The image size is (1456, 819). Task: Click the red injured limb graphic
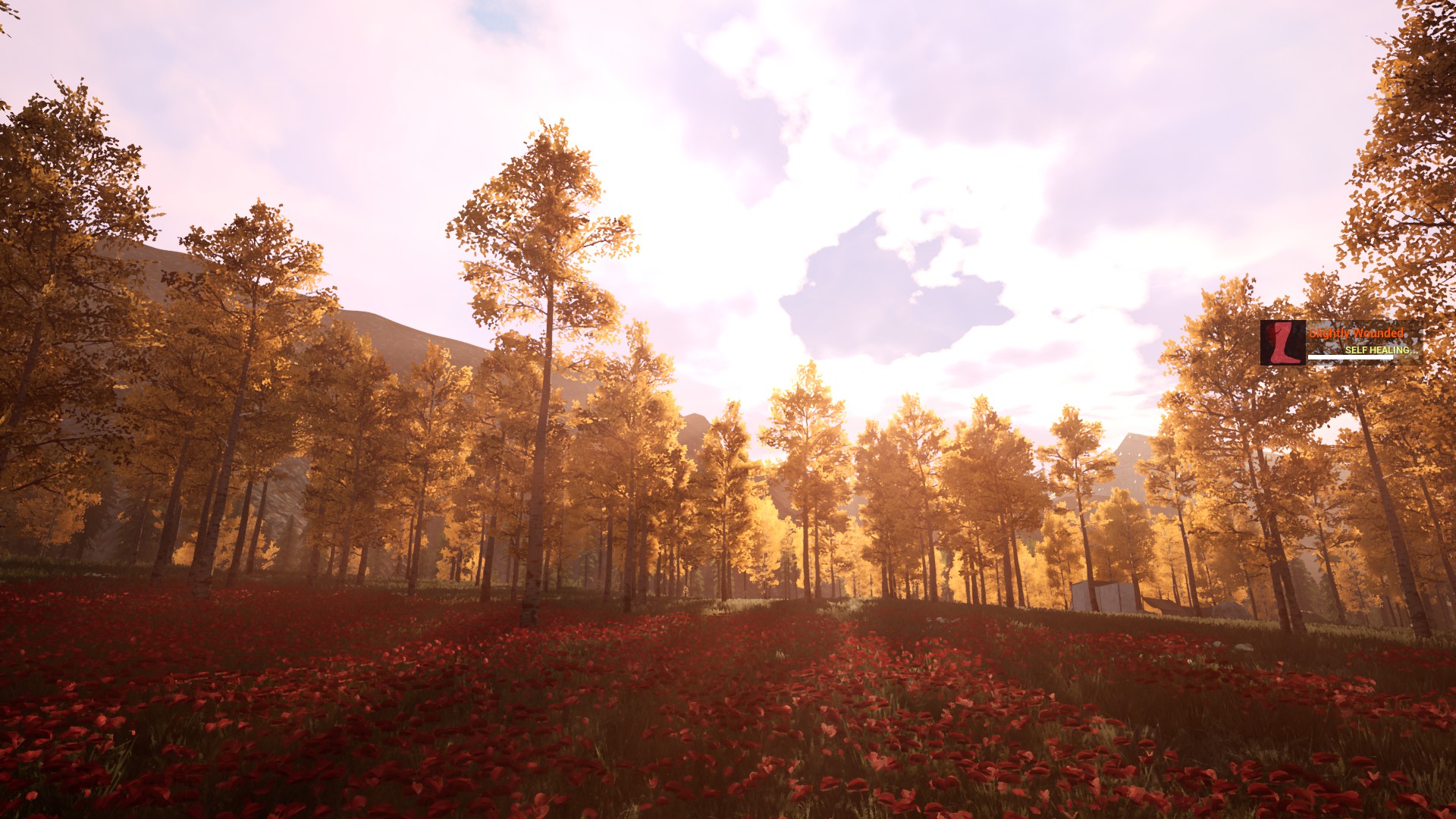[1283, 343]
